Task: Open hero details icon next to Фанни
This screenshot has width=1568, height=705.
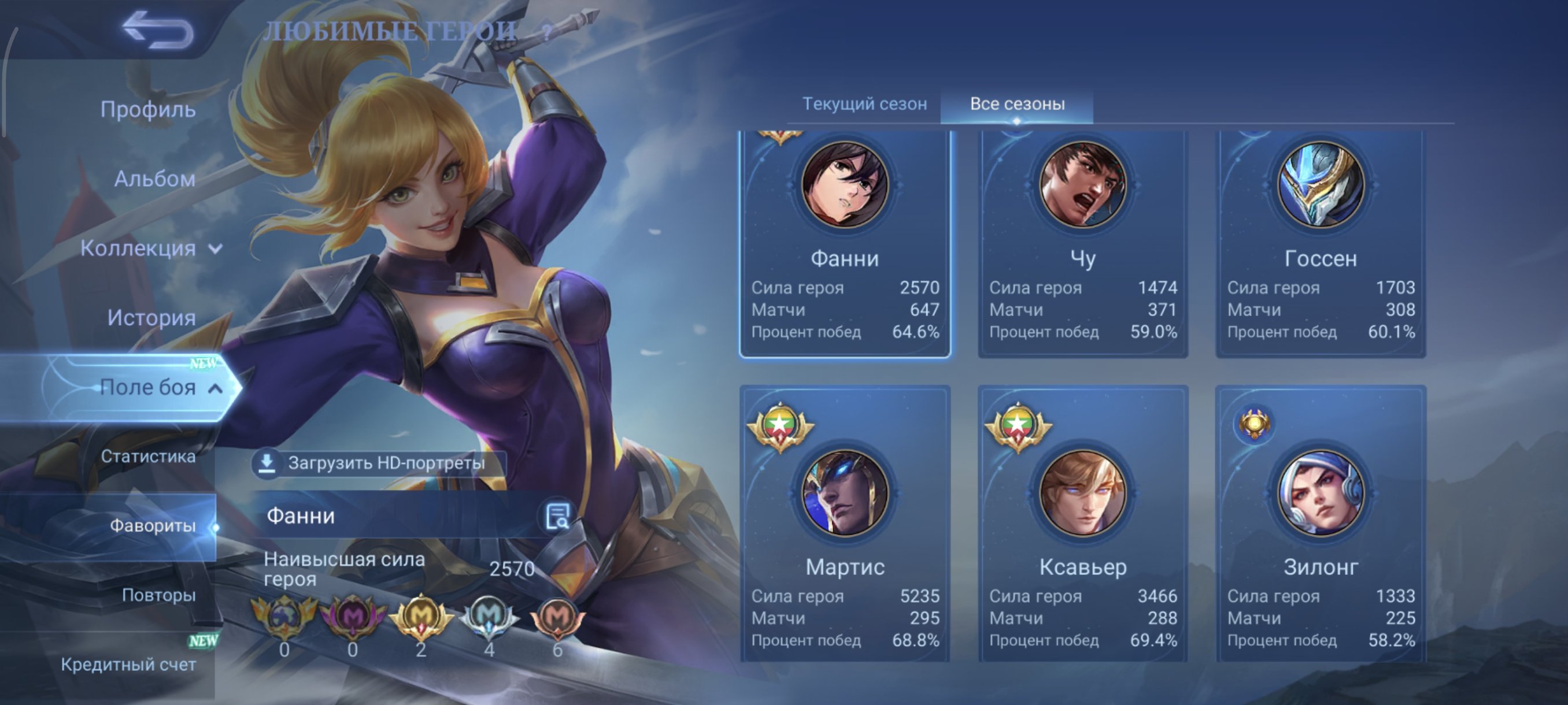Action: [557, 516]
